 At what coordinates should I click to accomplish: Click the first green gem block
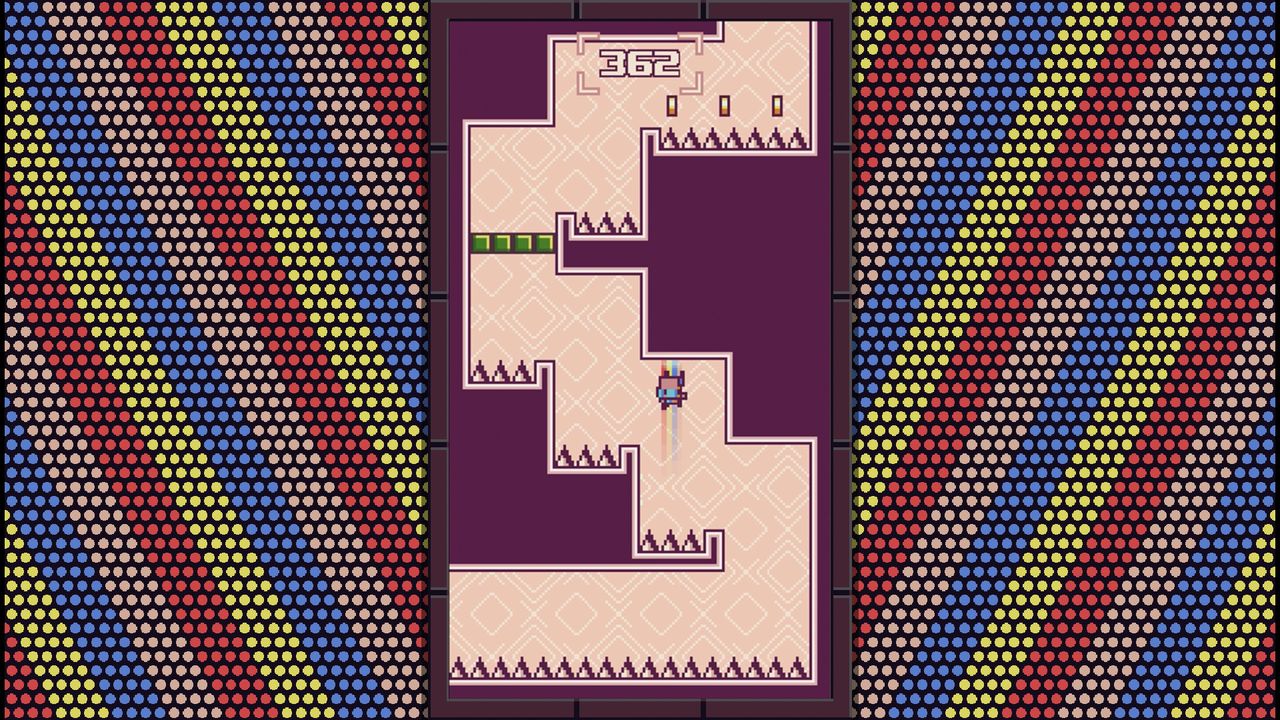[x=478, y=243]
